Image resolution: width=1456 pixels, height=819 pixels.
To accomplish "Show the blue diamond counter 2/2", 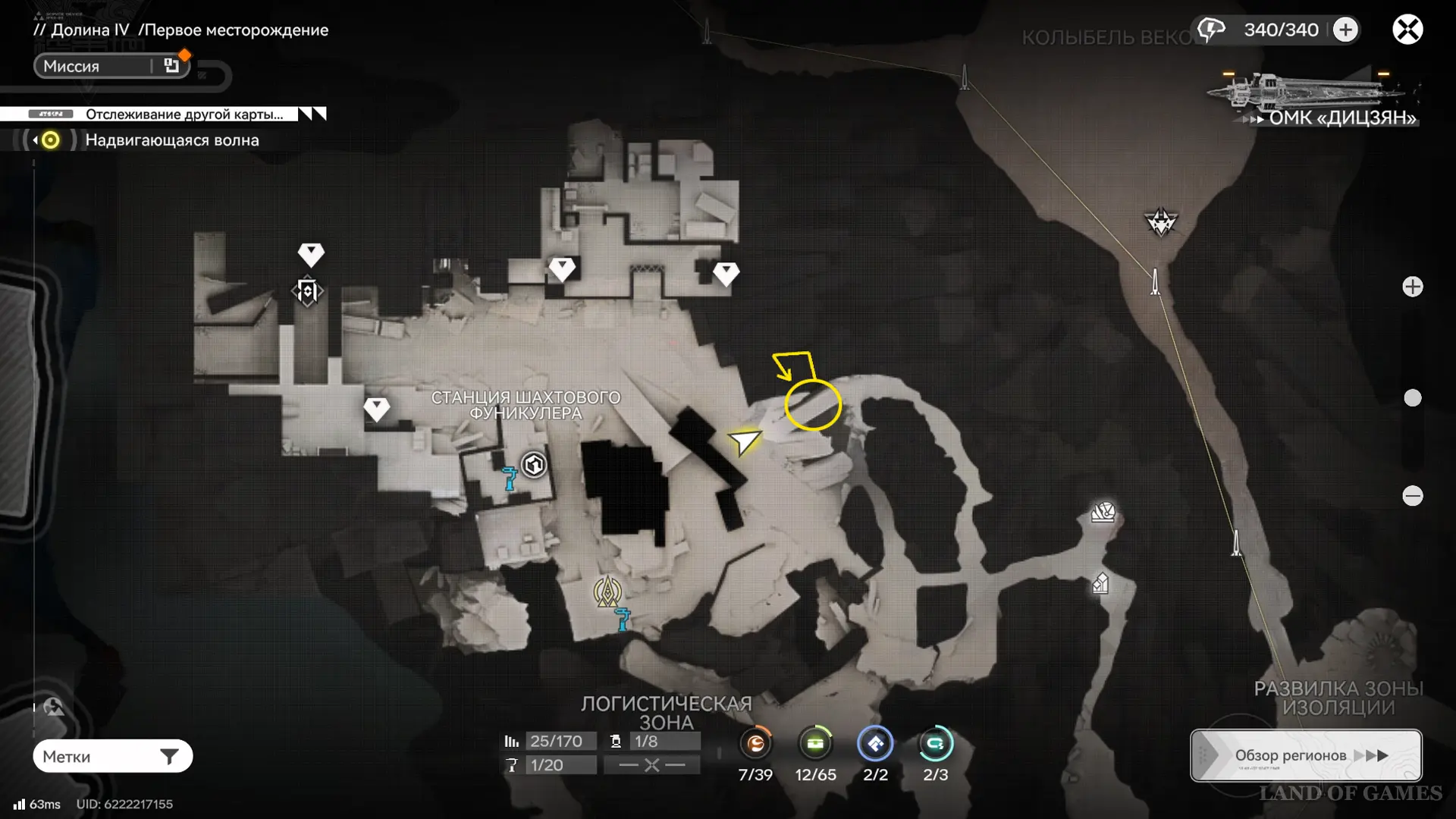I will tap(875, 744).
